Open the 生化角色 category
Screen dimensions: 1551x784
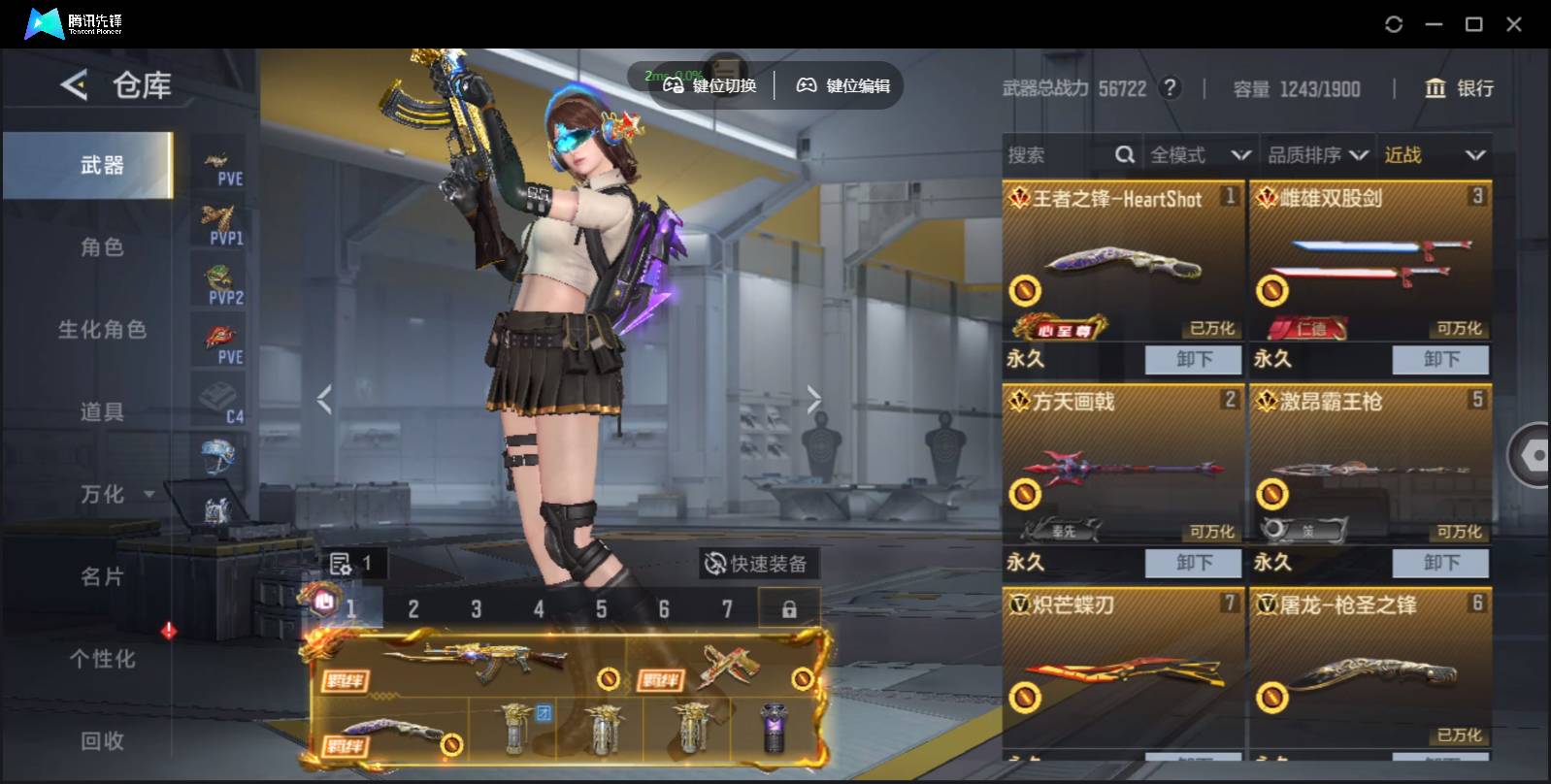[x=102, y=330]
